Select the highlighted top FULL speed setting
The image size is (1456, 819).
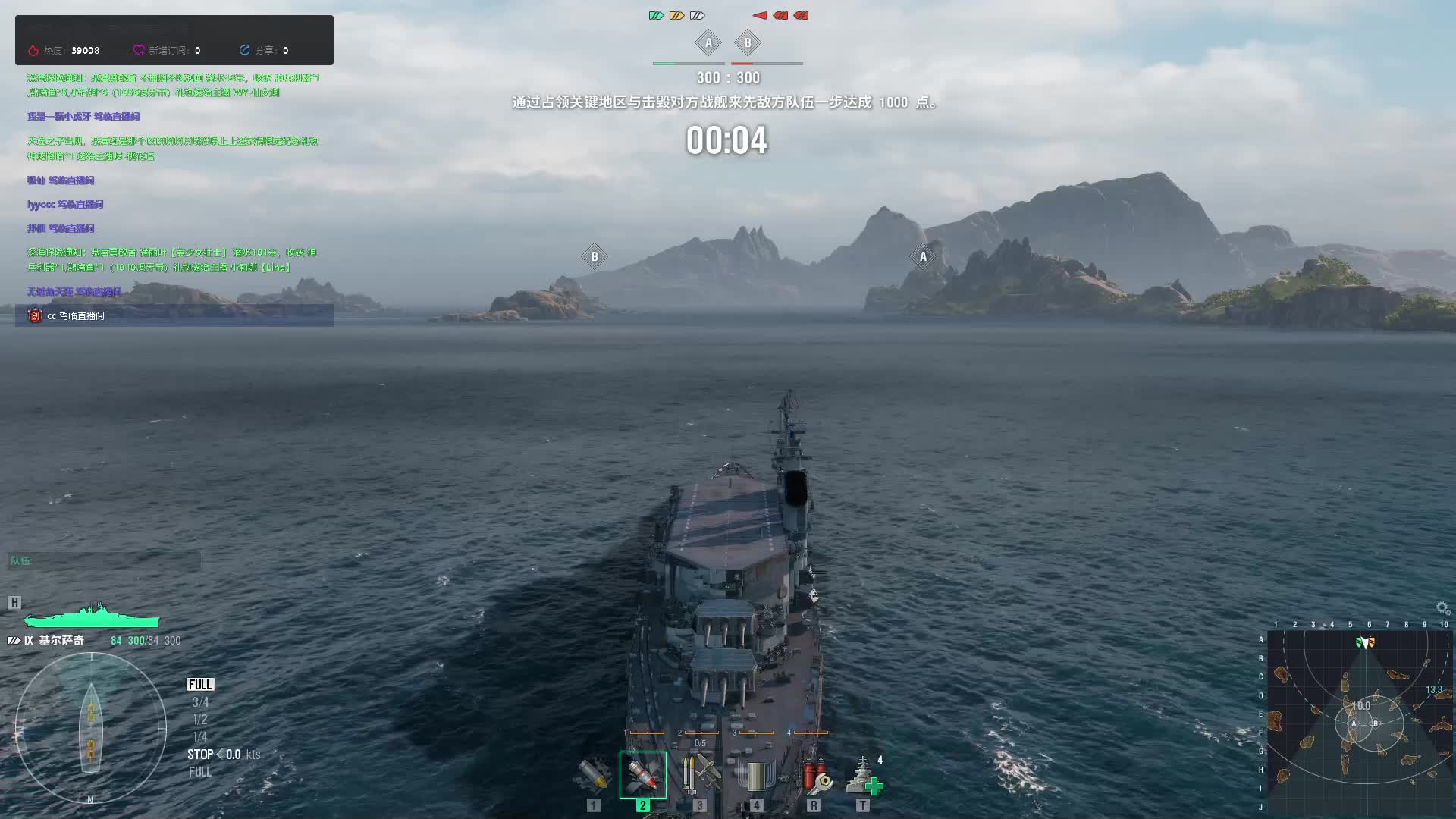(200, 685)
